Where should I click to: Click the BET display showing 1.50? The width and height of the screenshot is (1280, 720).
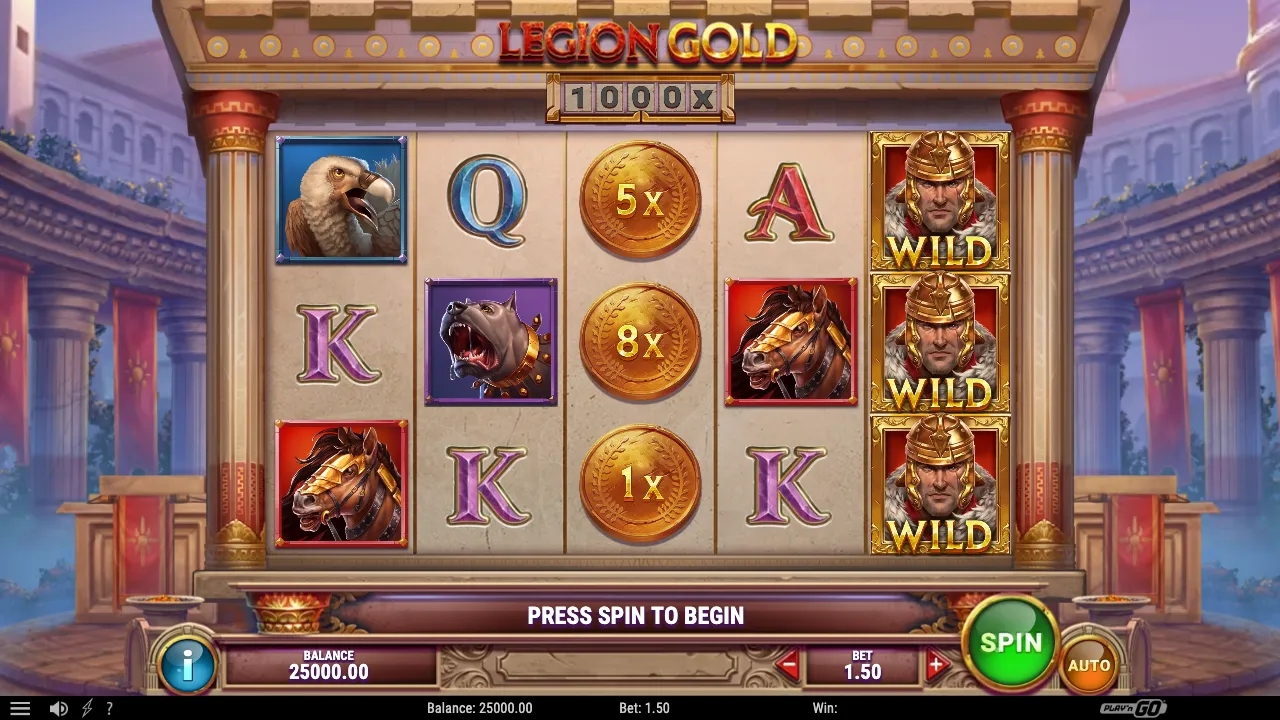(861, 662)
